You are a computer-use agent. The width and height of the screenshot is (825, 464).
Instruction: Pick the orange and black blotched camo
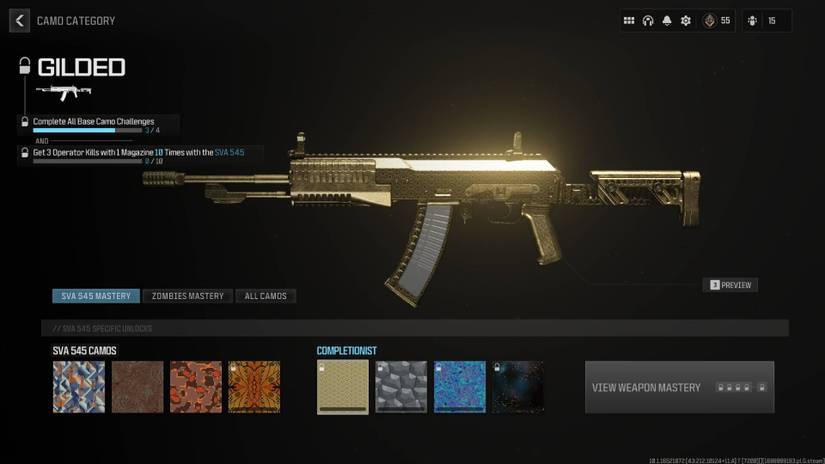195,387
